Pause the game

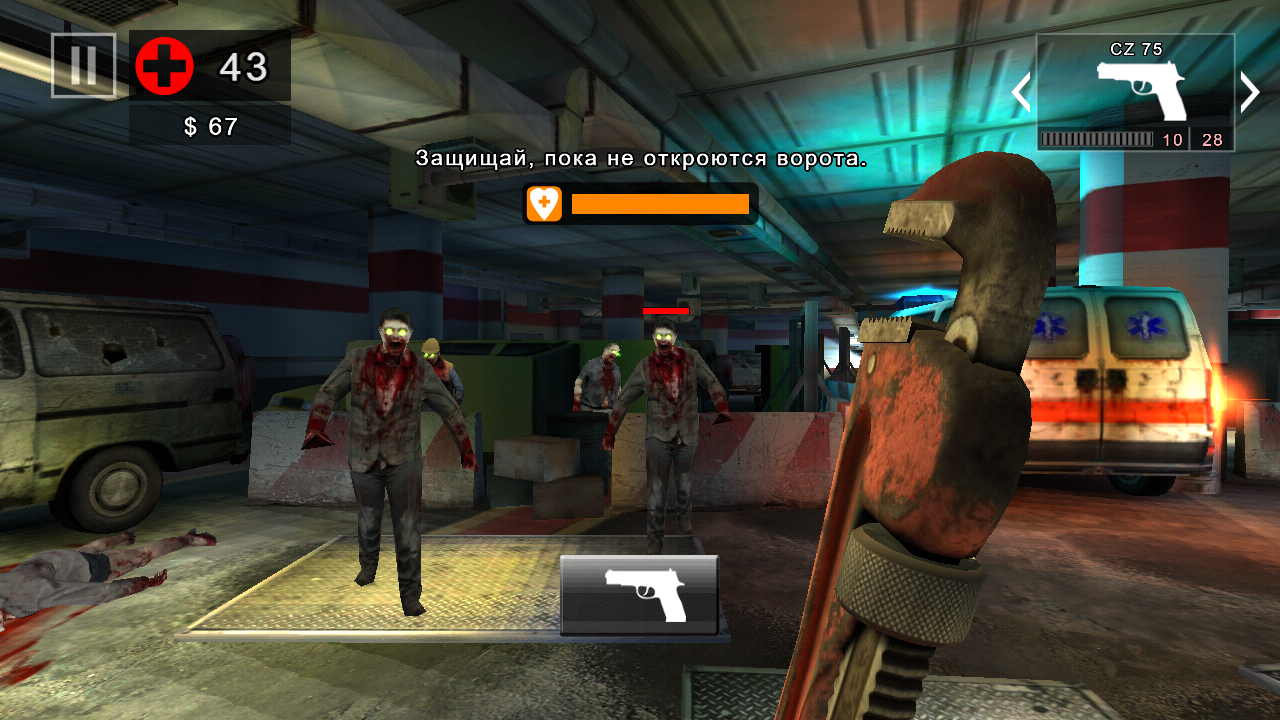point(84,66)
